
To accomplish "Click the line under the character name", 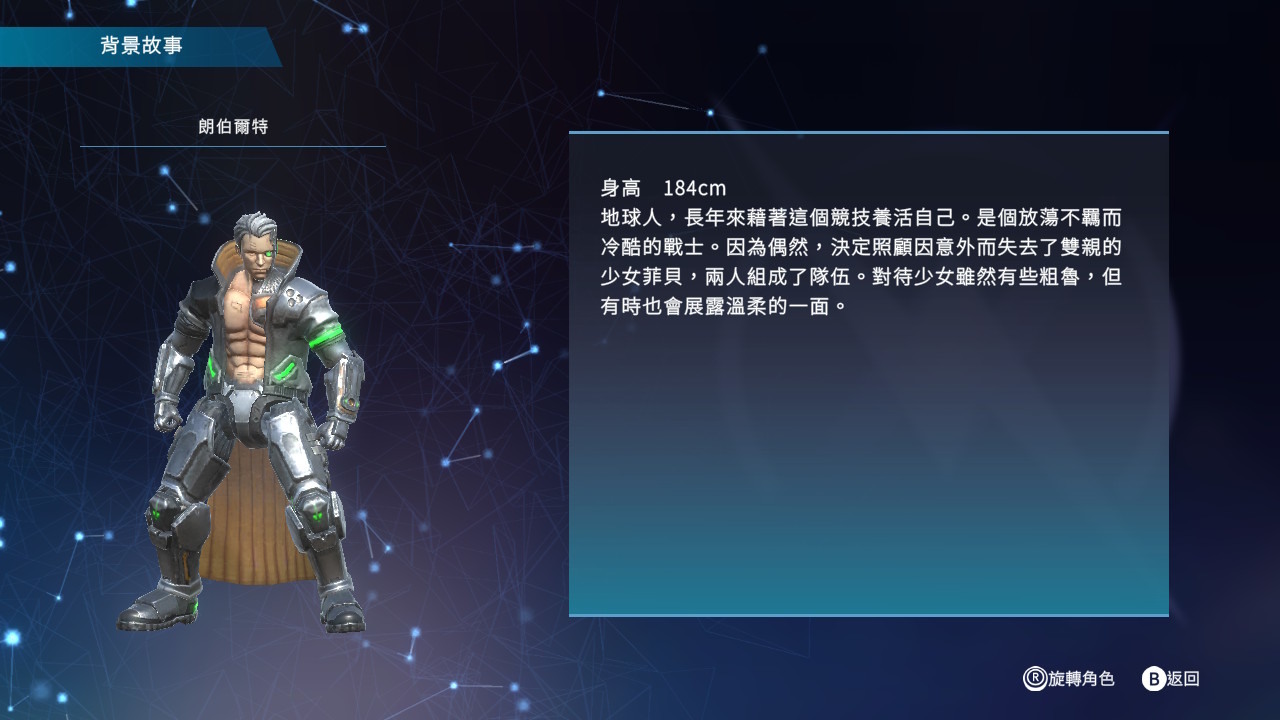I will (x=231, y=145).
